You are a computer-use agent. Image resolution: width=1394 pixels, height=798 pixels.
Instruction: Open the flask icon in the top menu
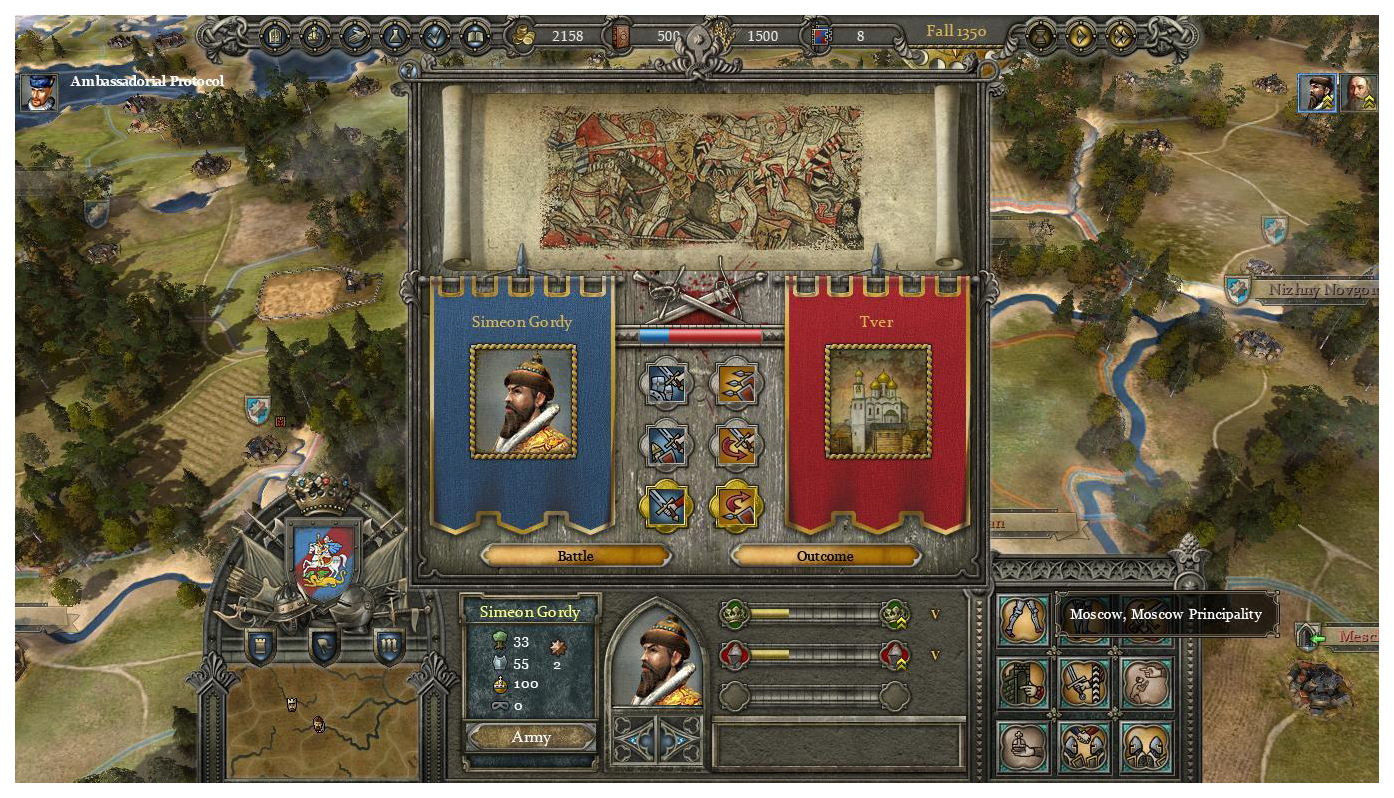click(x=396, y=37)
